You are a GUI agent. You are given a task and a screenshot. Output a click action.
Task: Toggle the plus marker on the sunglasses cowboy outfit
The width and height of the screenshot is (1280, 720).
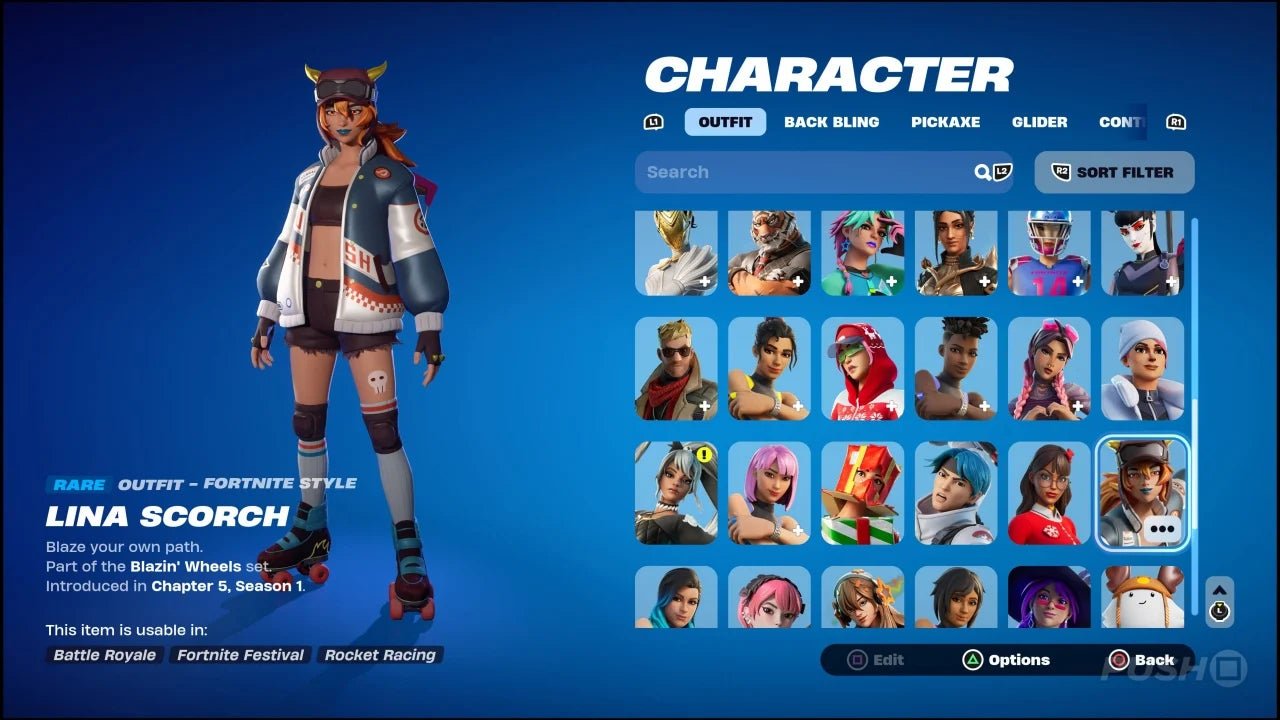point(705,406)
